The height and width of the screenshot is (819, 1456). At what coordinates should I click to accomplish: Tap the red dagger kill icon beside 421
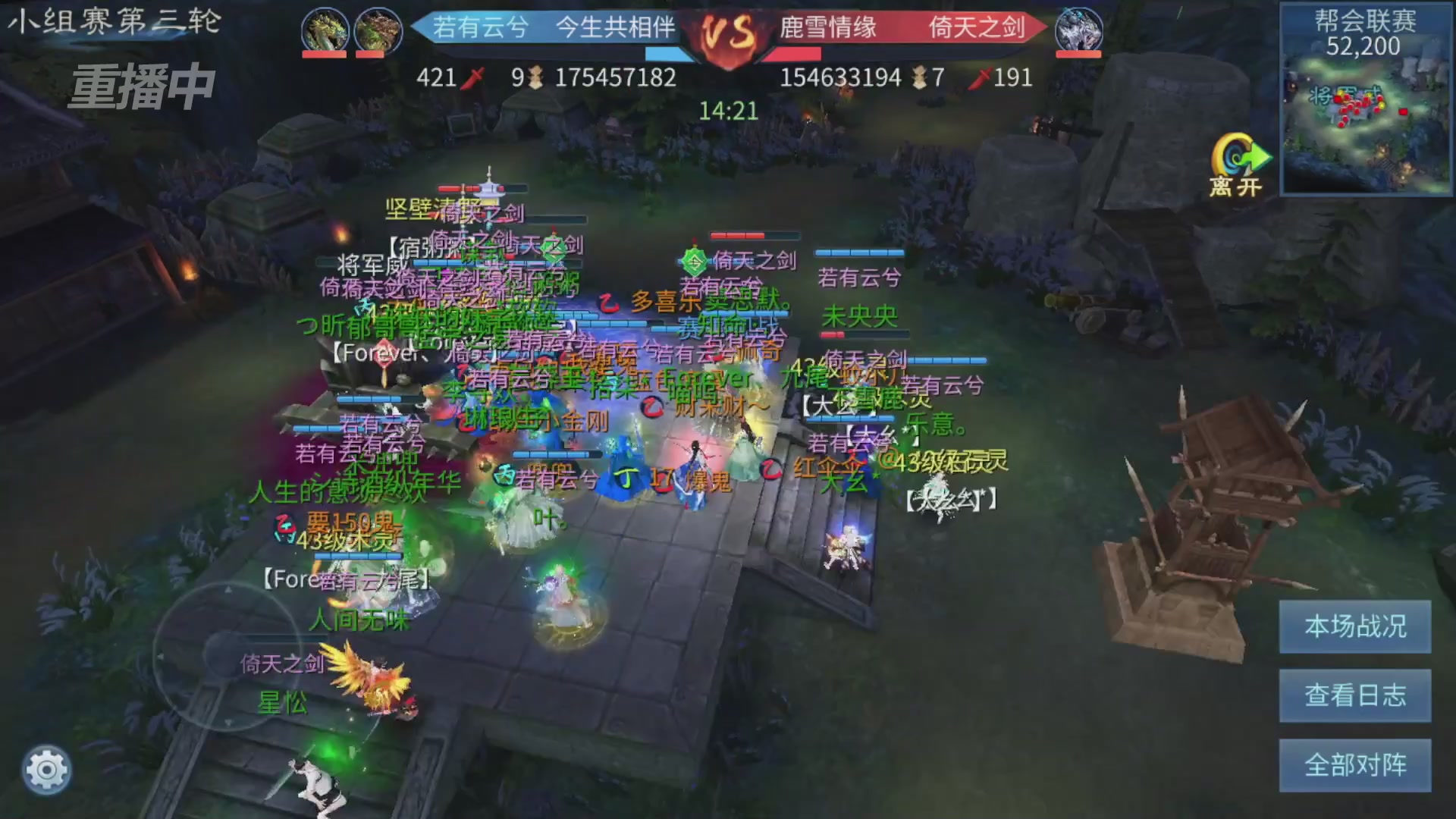click(x=474, y=77)
